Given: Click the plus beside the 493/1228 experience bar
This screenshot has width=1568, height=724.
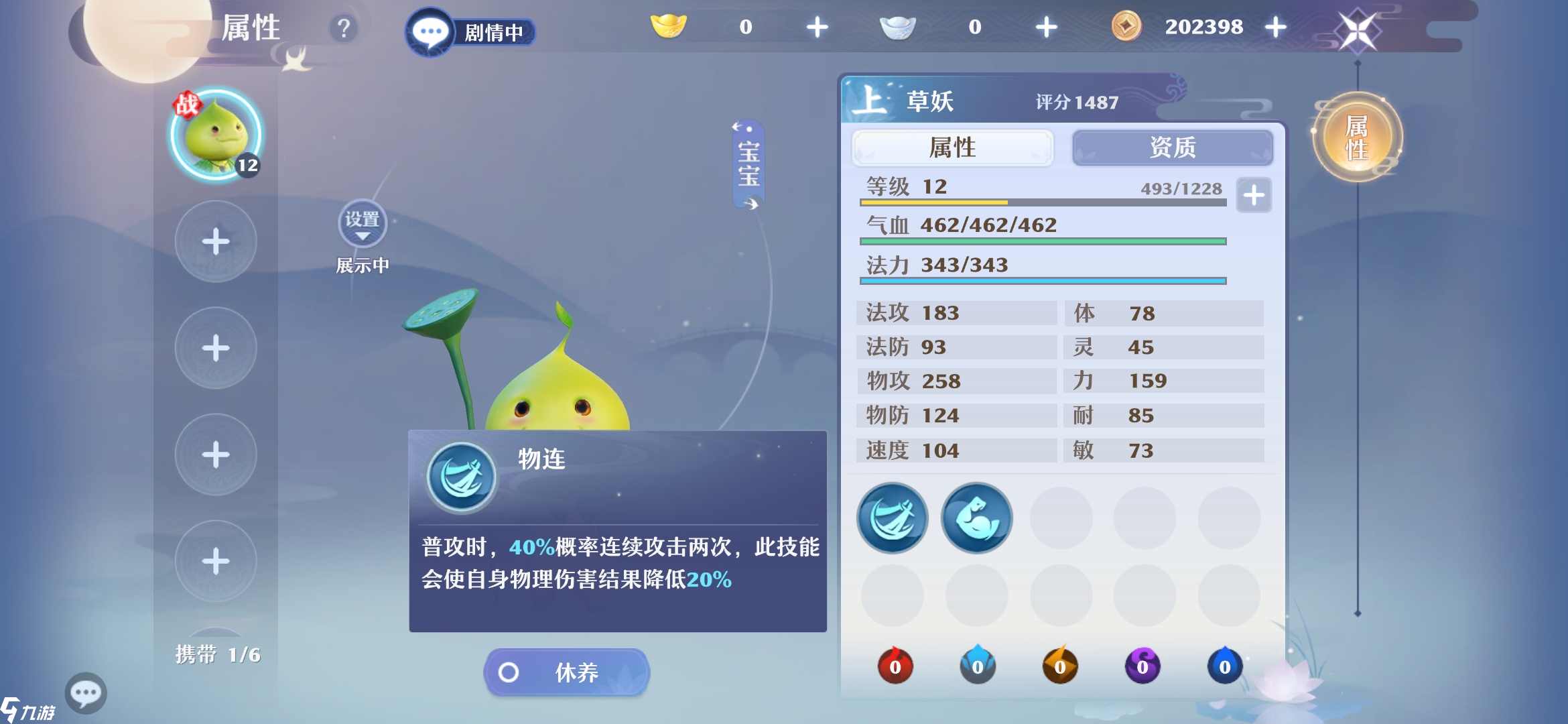Looking at the screenshot, I should pos(1252,195).
